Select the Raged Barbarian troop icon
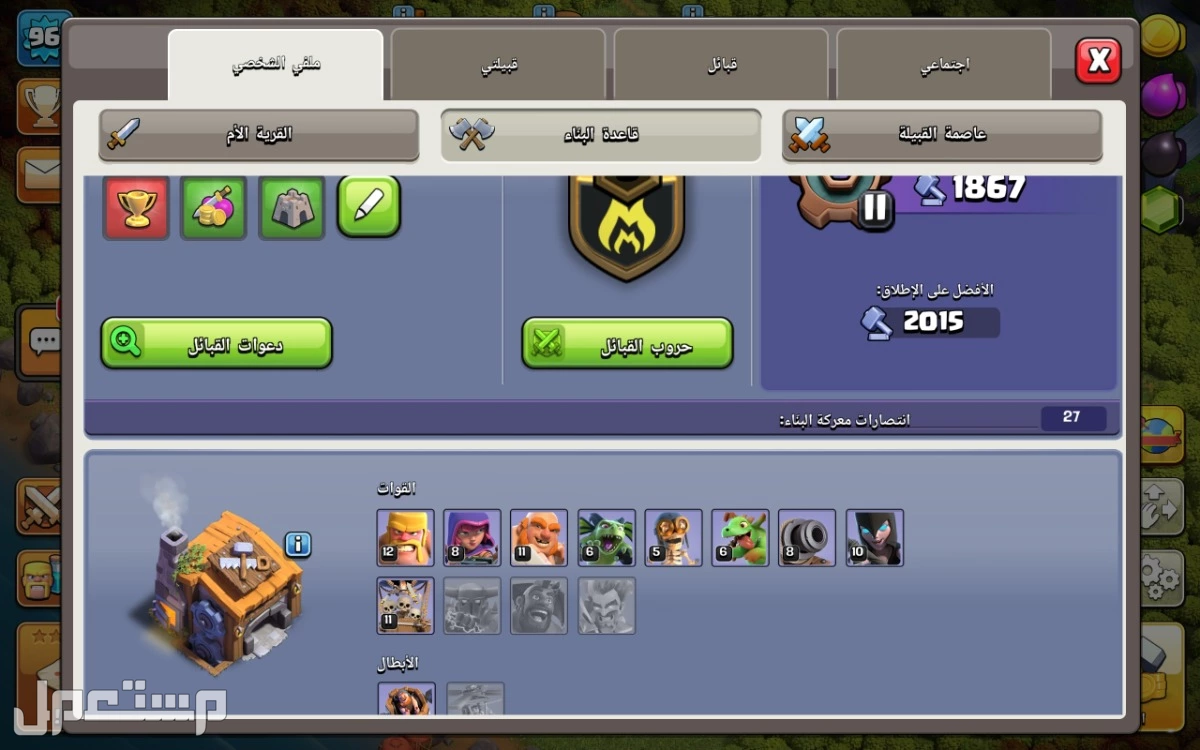 pyautogui.click(x=405, y=538)
